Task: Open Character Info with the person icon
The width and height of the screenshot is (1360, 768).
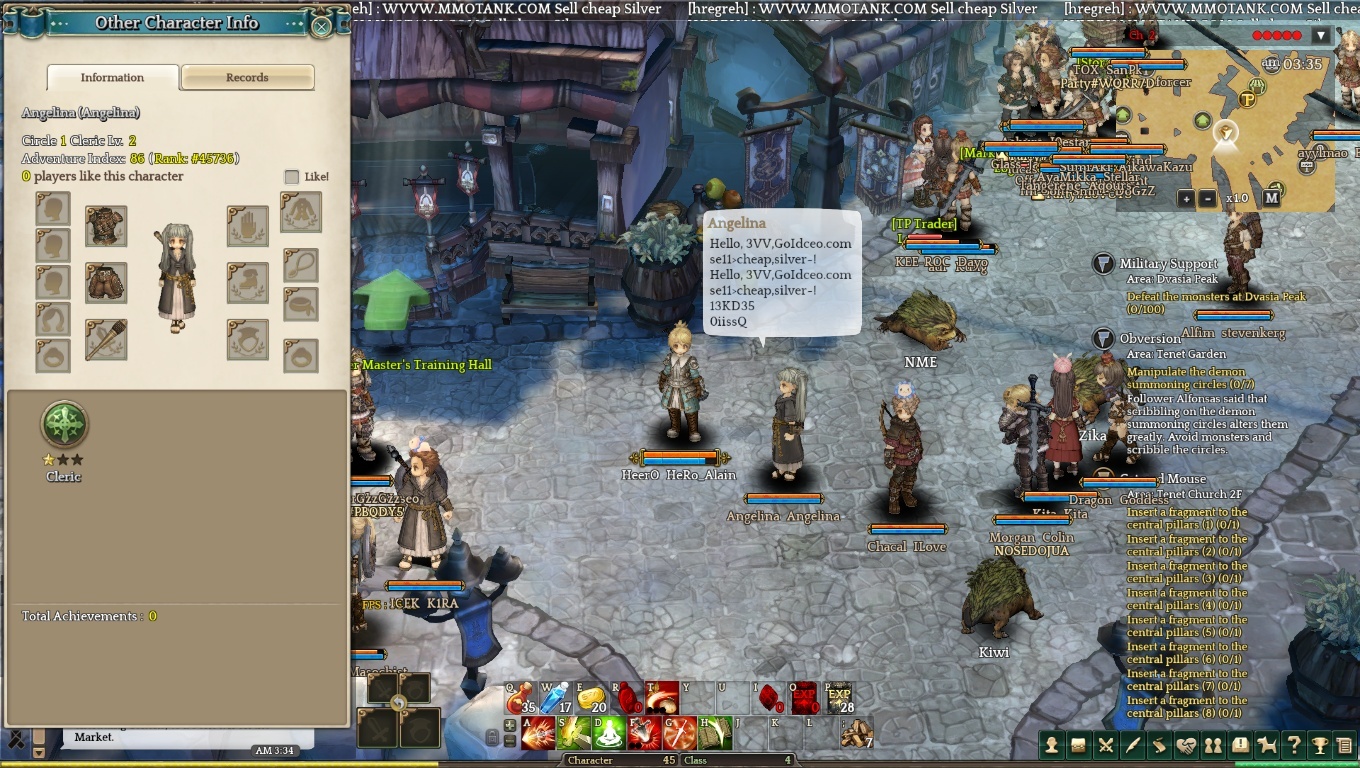Action: pyautogui.click(x=1051, y=745)
